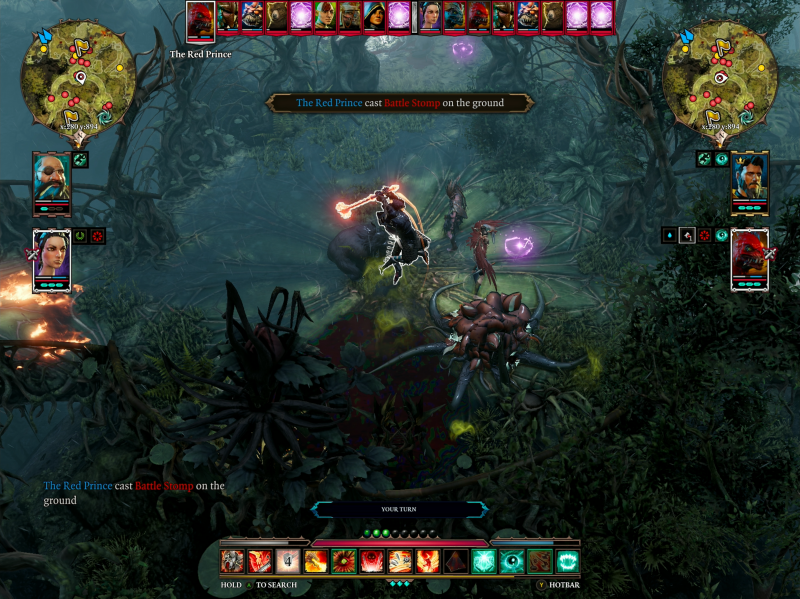Activate the red skull skill icon
This screenshot has height=599, width=800.
[x=372, y=561]
